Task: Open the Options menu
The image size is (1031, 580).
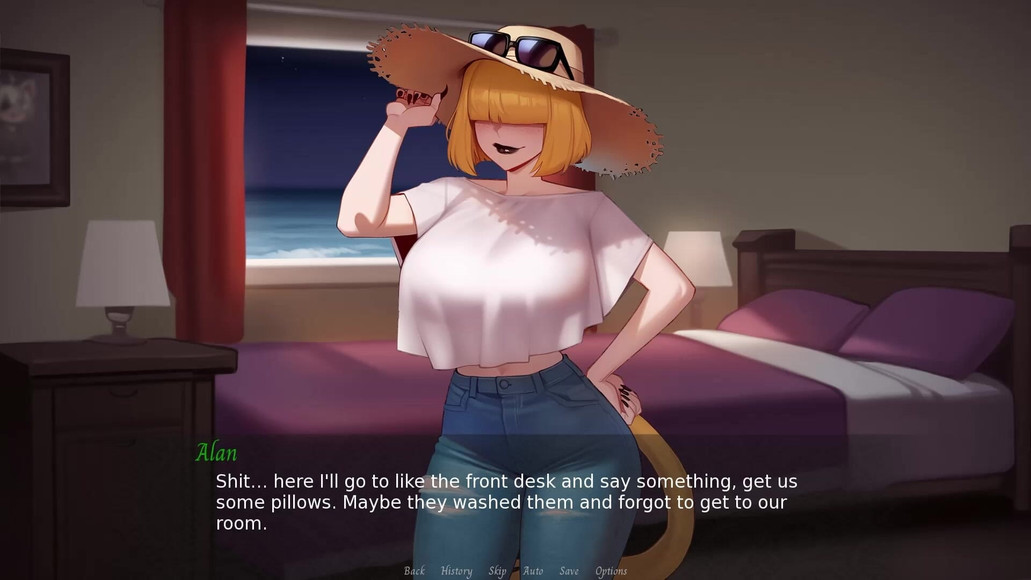Action: [611, 571]
